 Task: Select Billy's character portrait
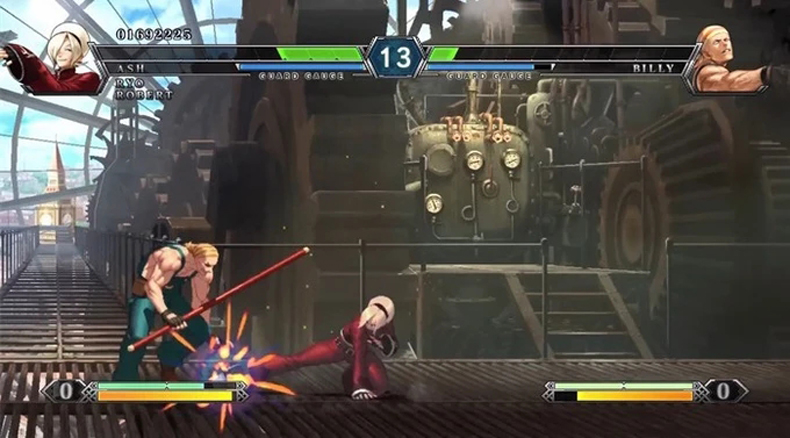tap(733, 58)
